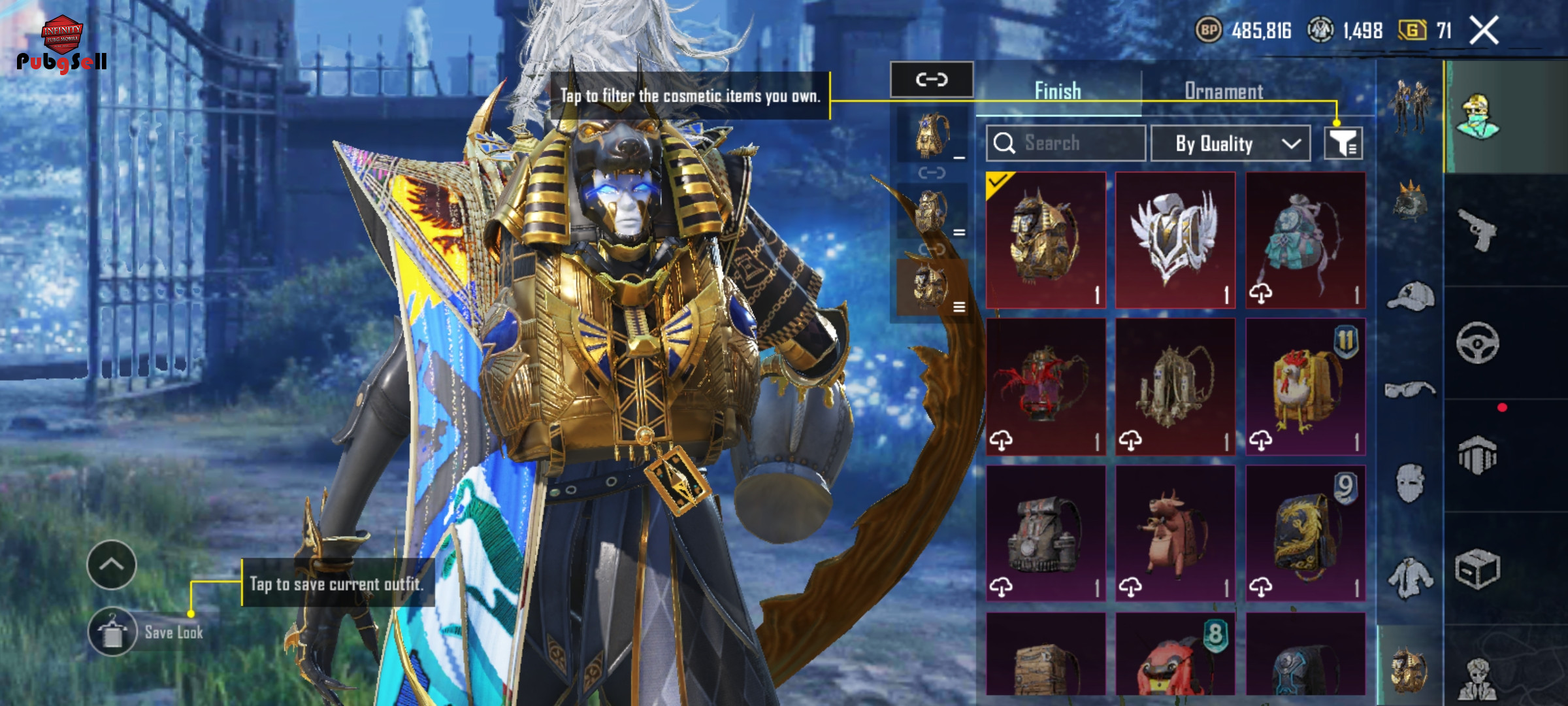Click the link chain button
The height and width of the screenshot is (706, 1568).
932,80
